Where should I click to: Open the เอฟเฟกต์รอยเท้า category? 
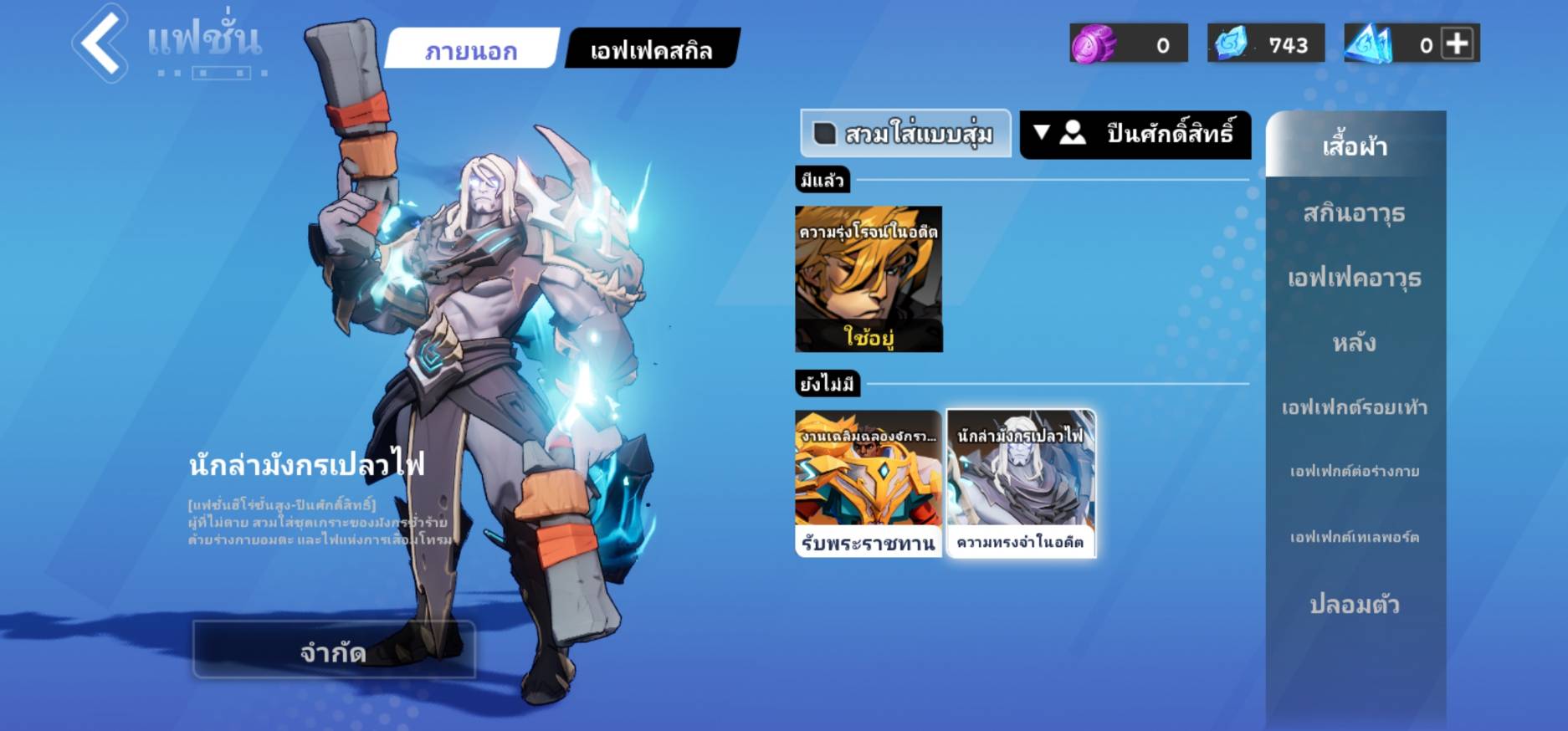point(1355,407)
